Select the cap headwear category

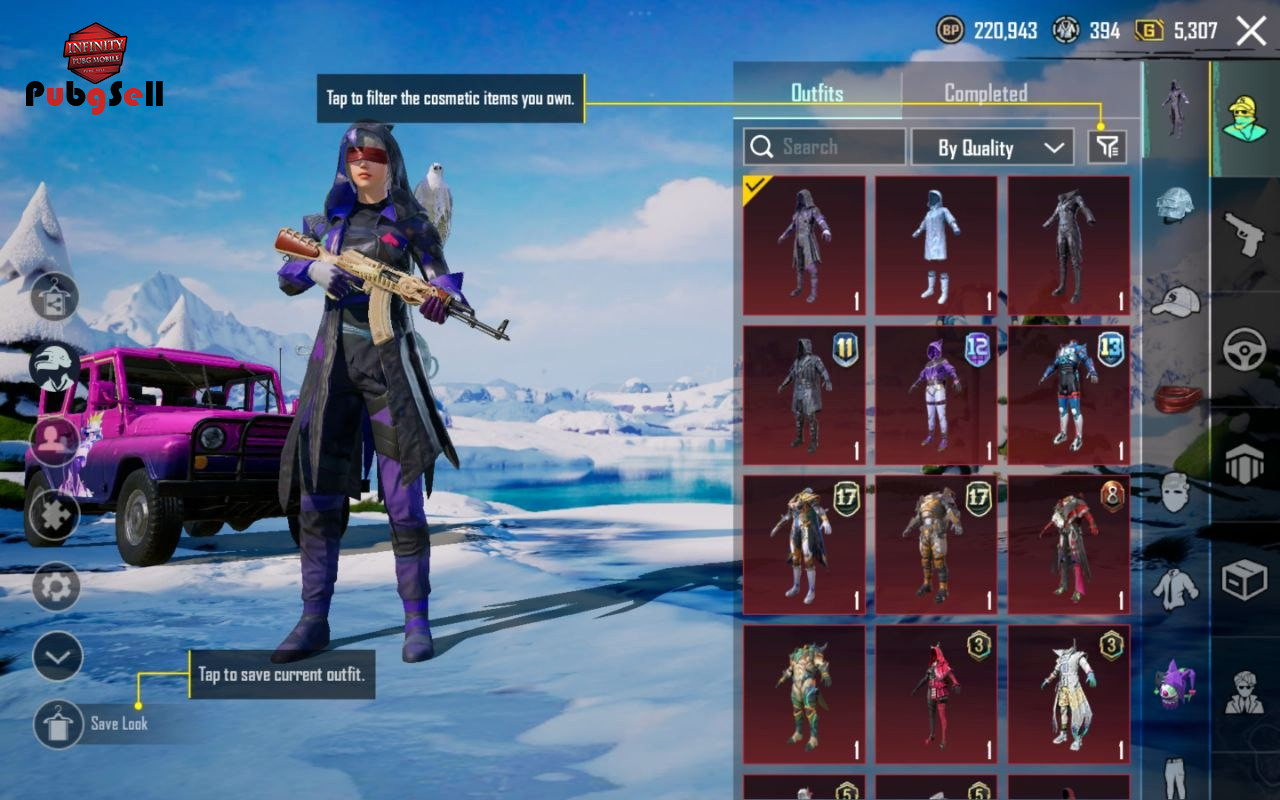pos(1175,300)
